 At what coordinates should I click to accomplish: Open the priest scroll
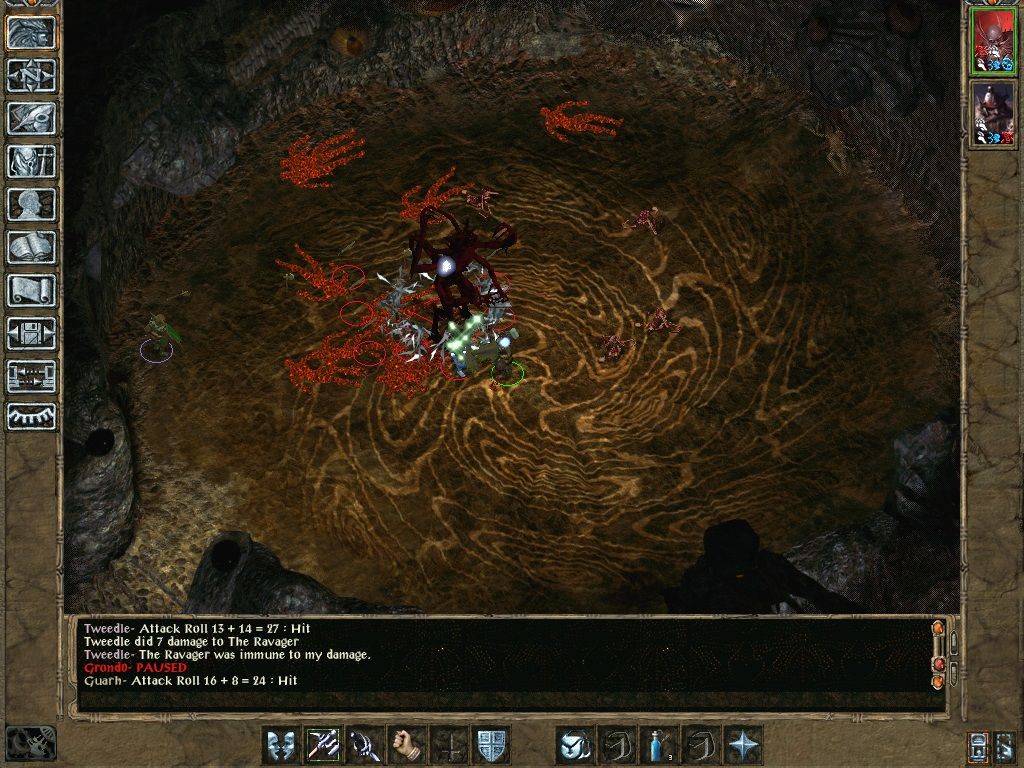31,290
